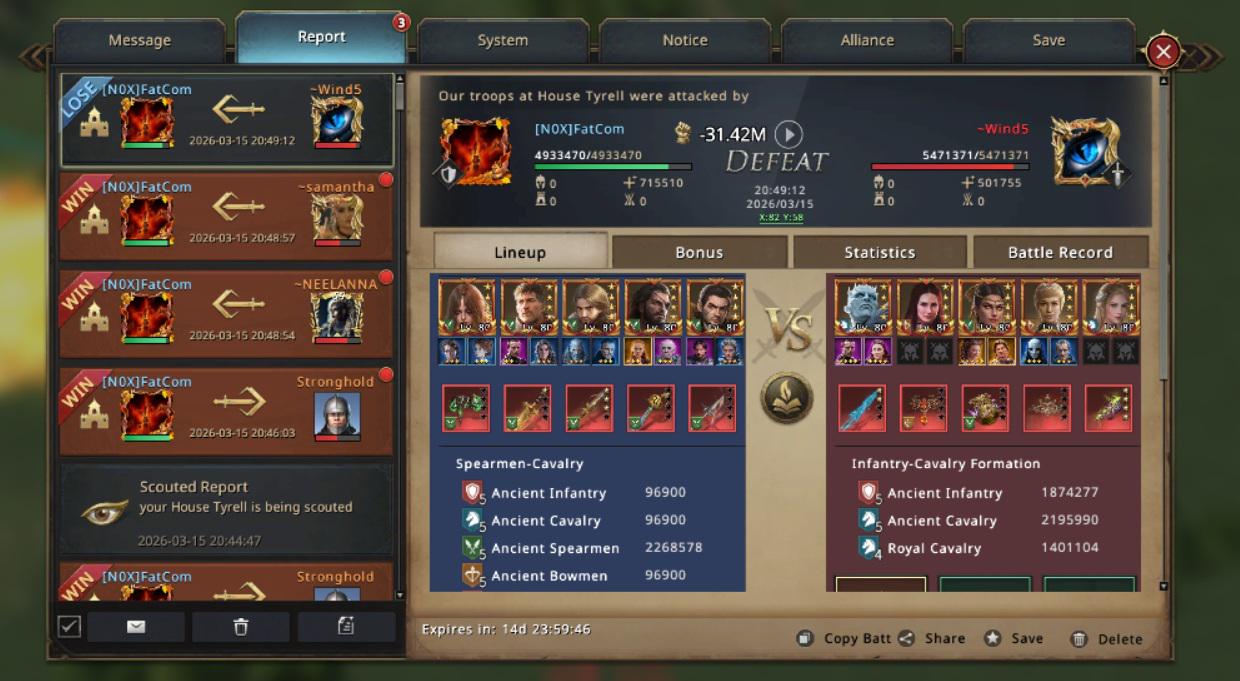Click the envelope mark-as-read button
This screenshot has height=681, width=1240.
coord(136,627)
